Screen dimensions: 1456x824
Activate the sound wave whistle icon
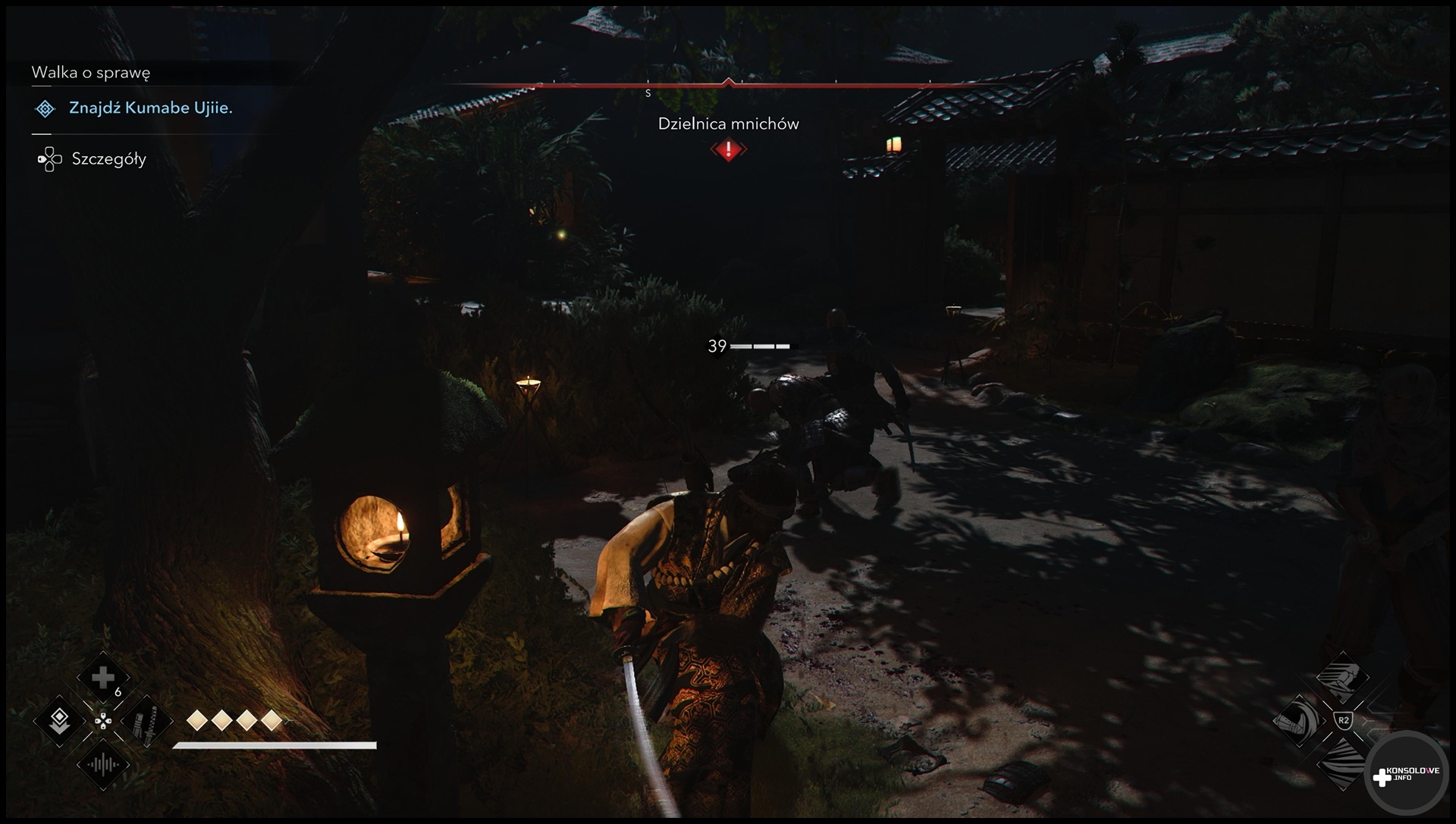pos(103,764)
